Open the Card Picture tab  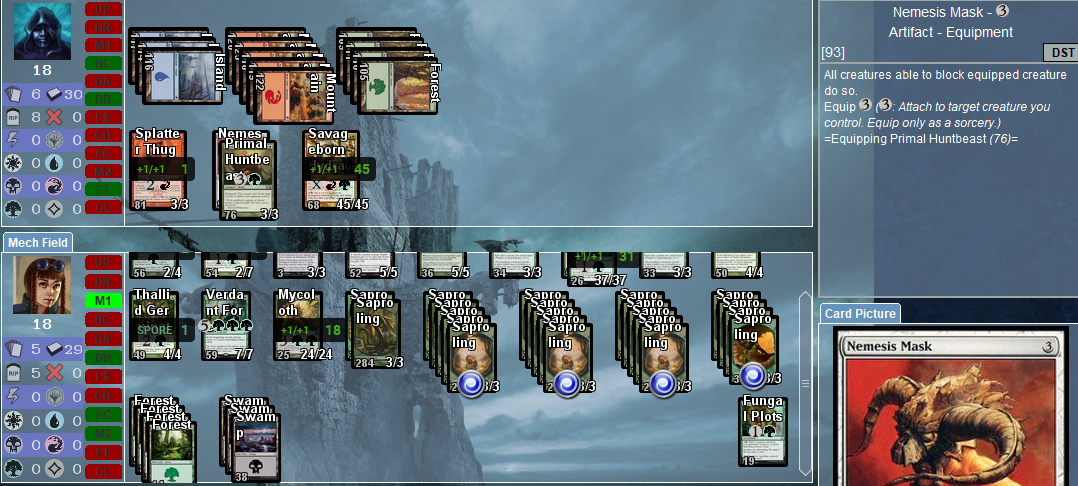pyautogui.click(x=860, y=314)
